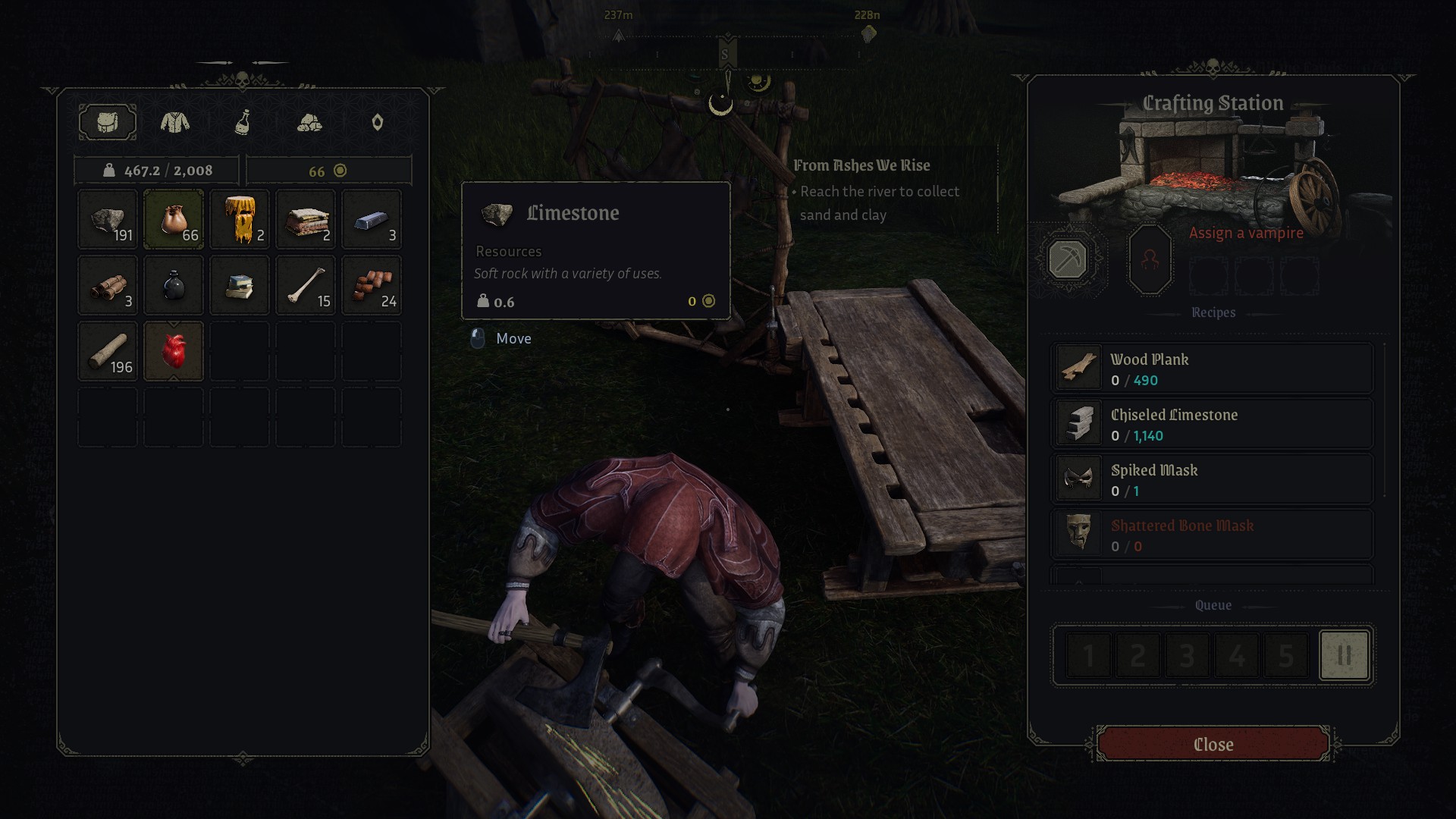
Task: Select the clay pouch stack of 66
Action: (174, 220)
